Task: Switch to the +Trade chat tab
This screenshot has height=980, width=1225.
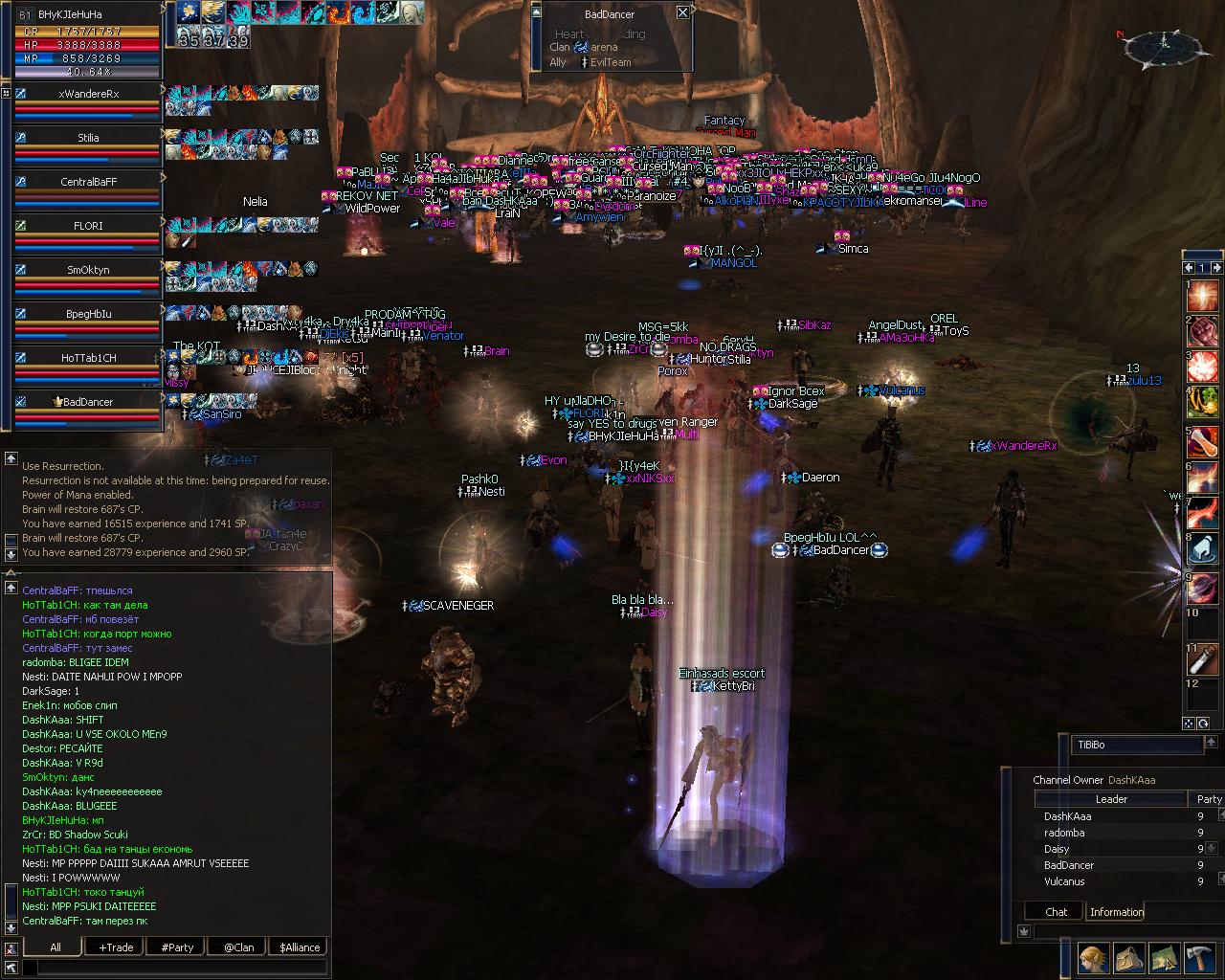Action: (x=116, y=947)
